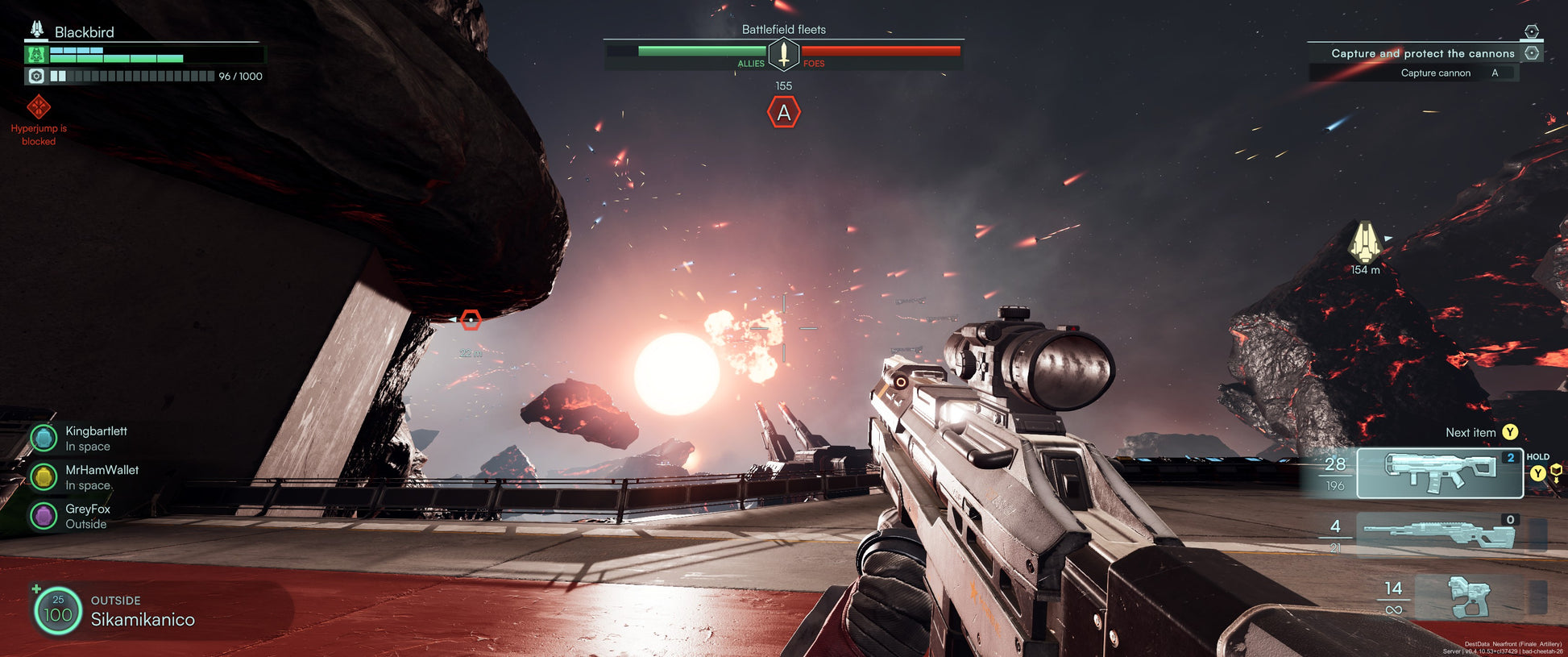
Task: Click Kingbartlett's squad portrait
Action: 44,438
